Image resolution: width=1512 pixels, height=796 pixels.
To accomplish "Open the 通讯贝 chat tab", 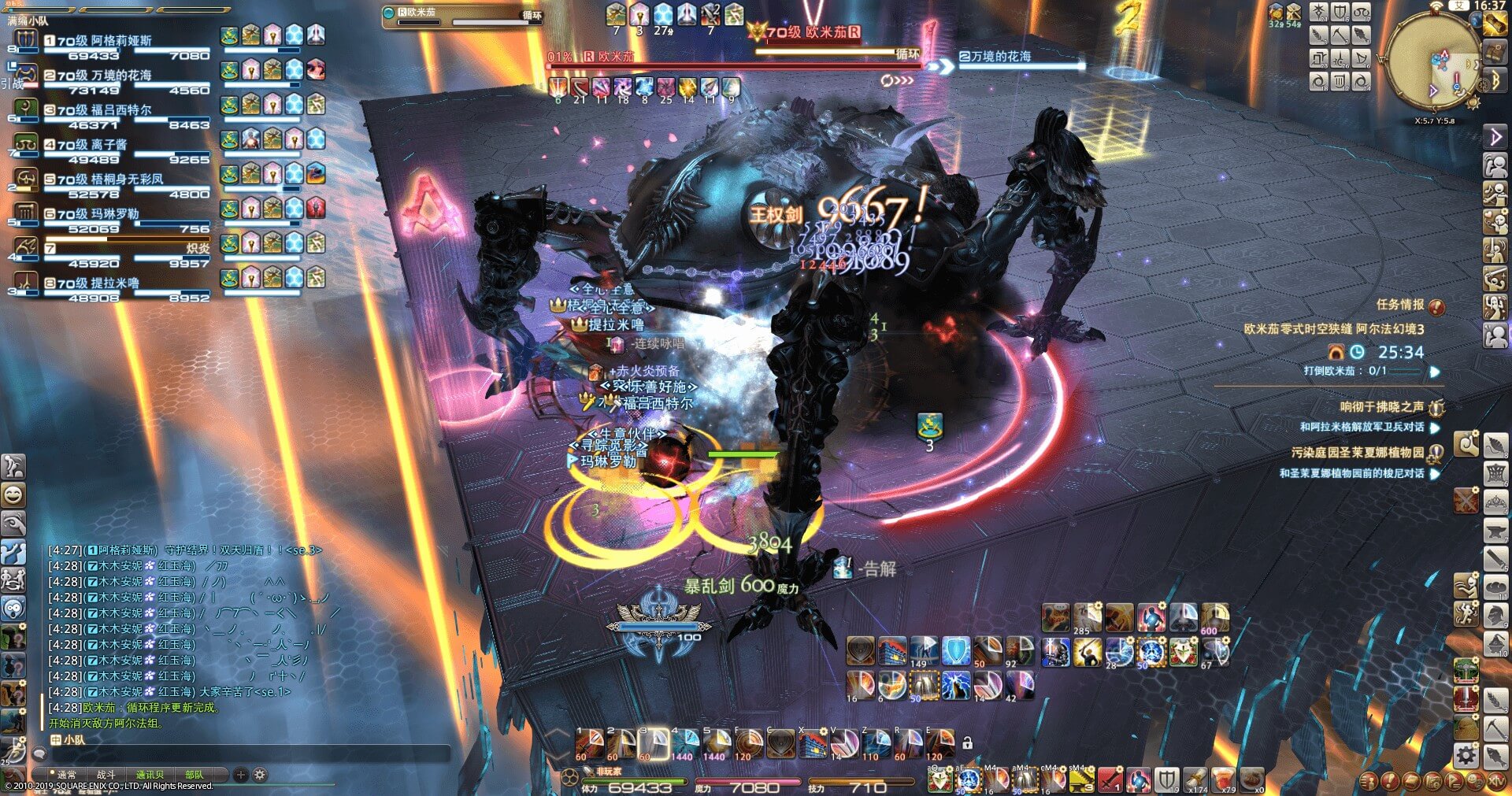I will tap(150, 775).
